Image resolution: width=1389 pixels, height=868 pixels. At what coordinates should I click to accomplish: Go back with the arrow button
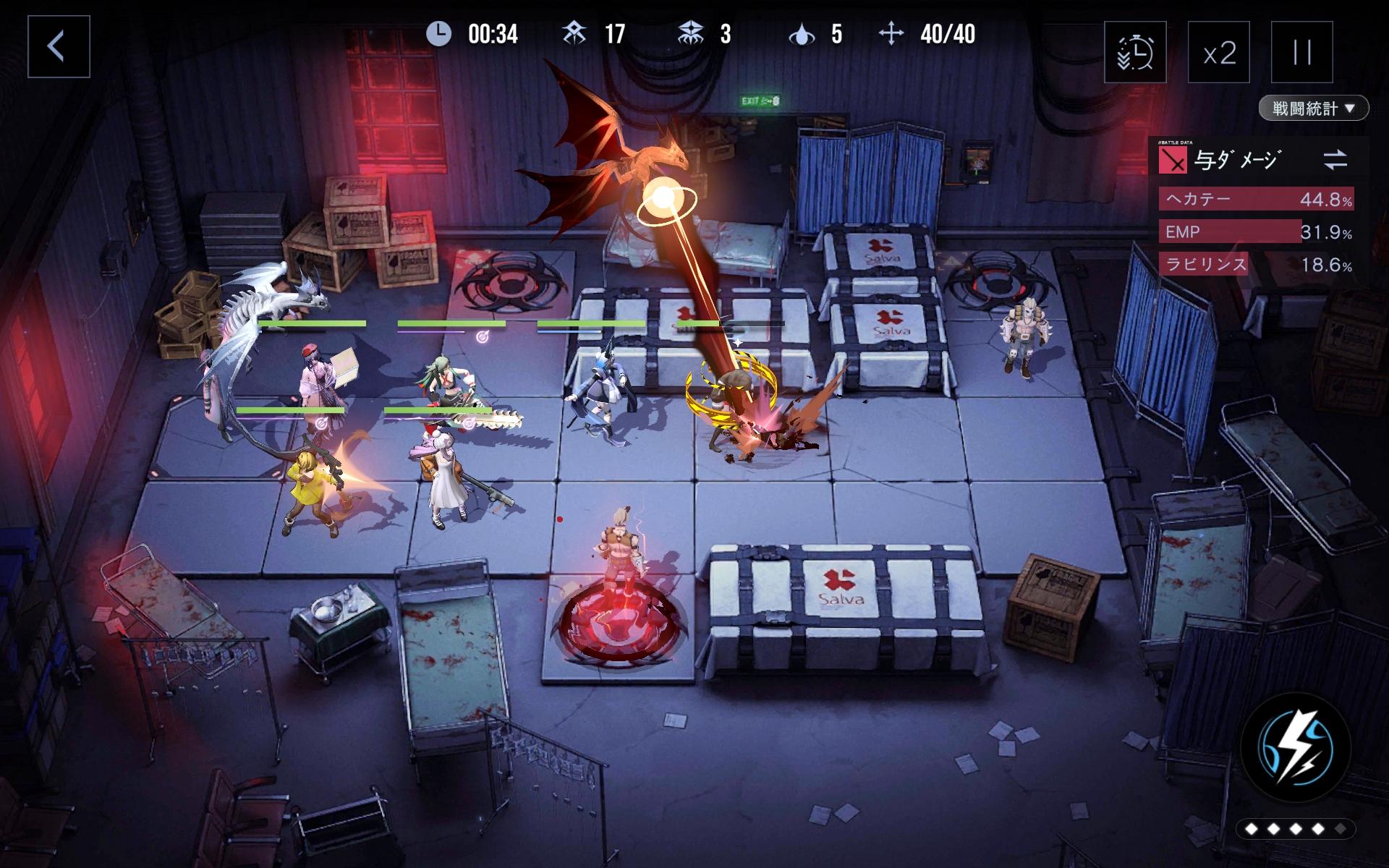click(59, 47)
